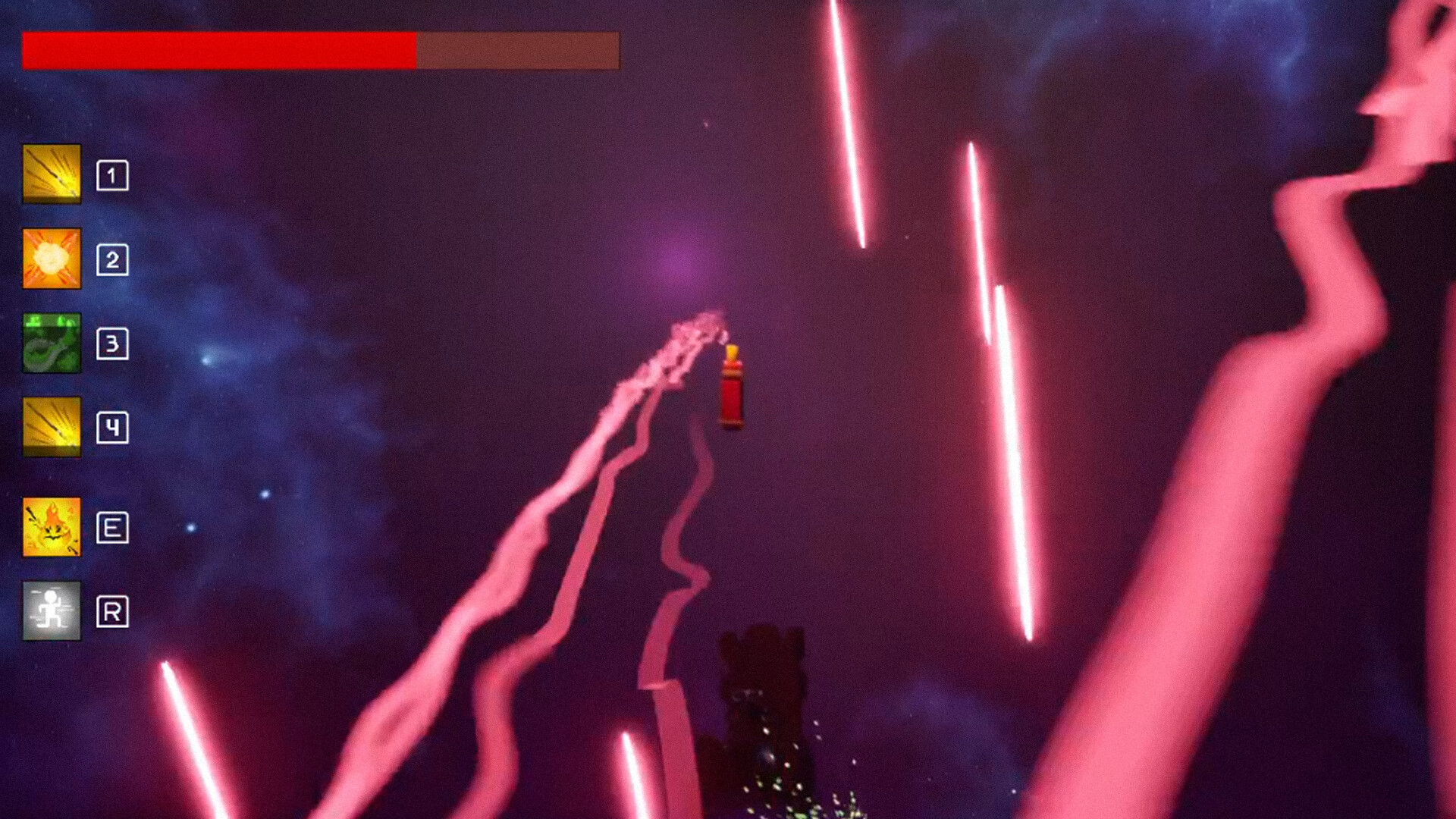The height and width of the screenshot is (819, 1456).
Task: Click the running figure icon beside the R key
Action: click(x=51, y=613)
